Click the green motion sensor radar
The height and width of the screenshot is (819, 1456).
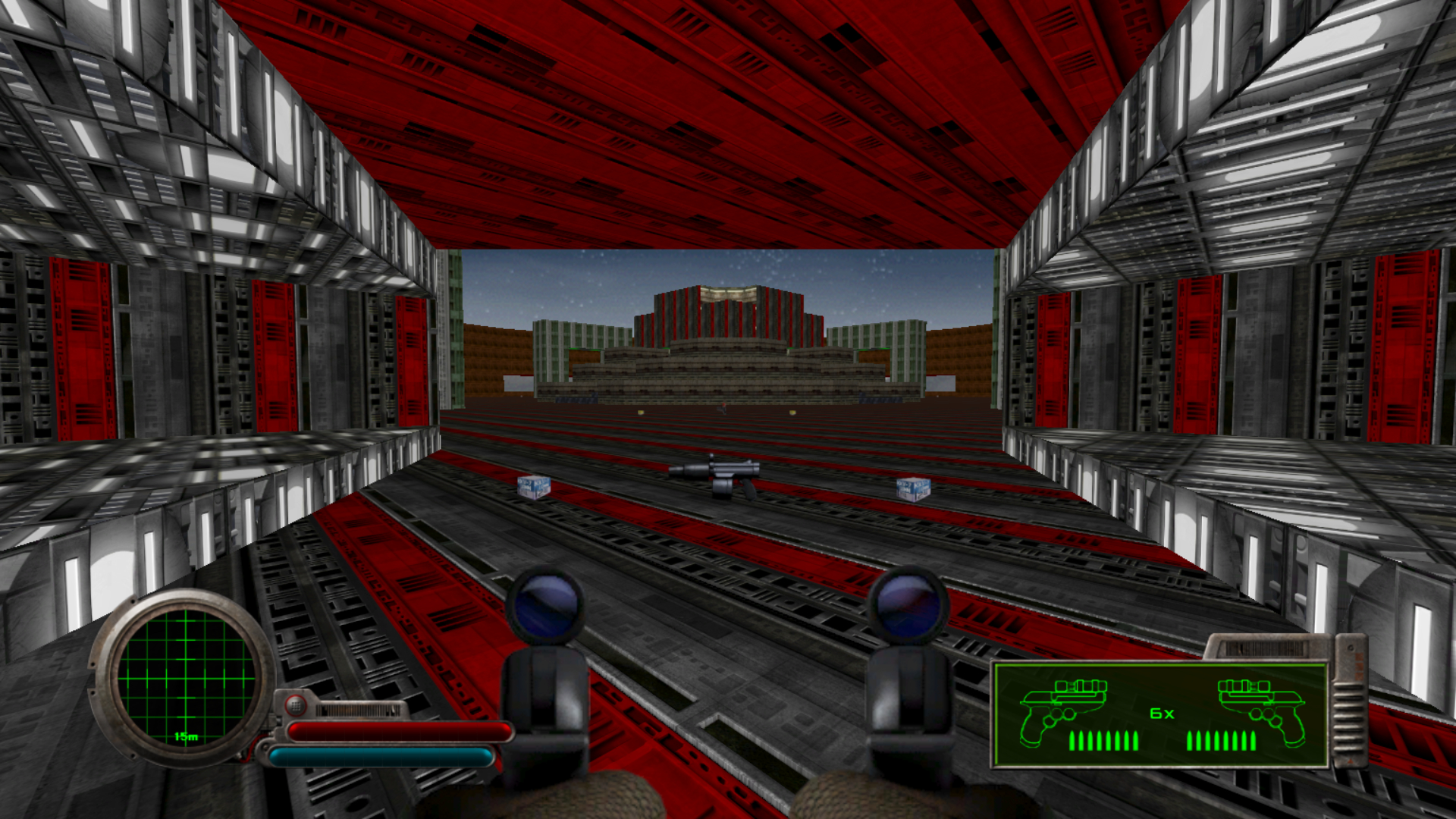tap(186, 676)
